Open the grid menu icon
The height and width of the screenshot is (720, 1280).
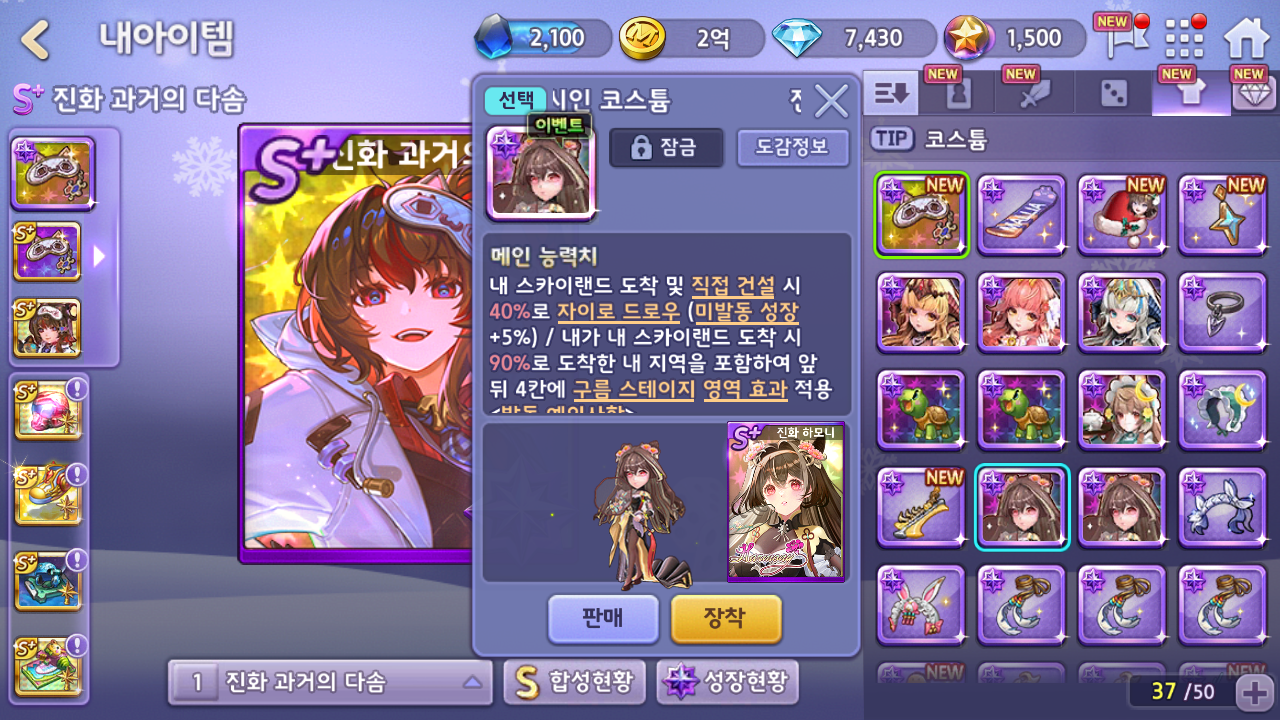point(1185,40)
